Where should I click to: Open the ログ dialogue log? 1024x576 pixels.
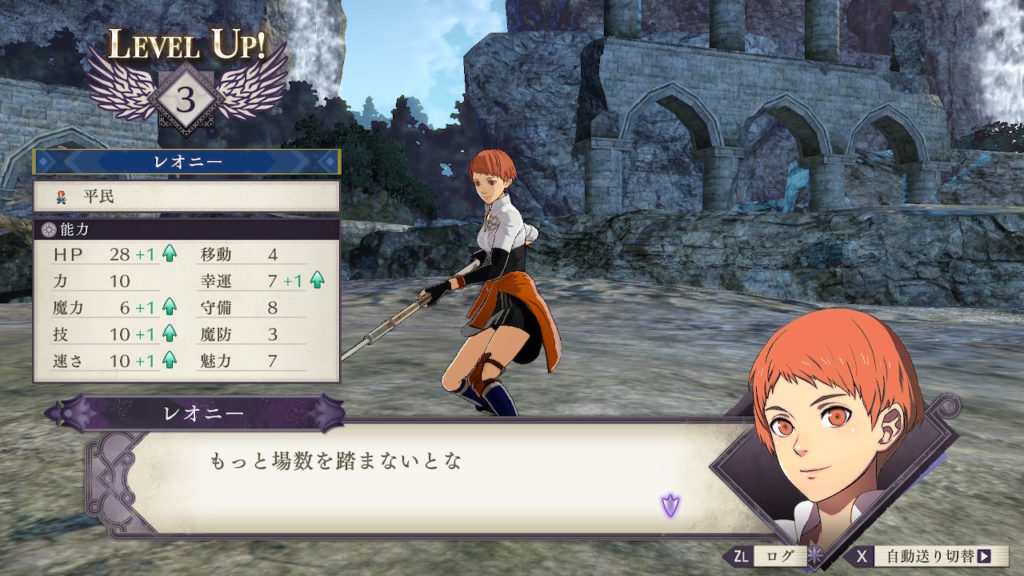[x=768, y=556]
